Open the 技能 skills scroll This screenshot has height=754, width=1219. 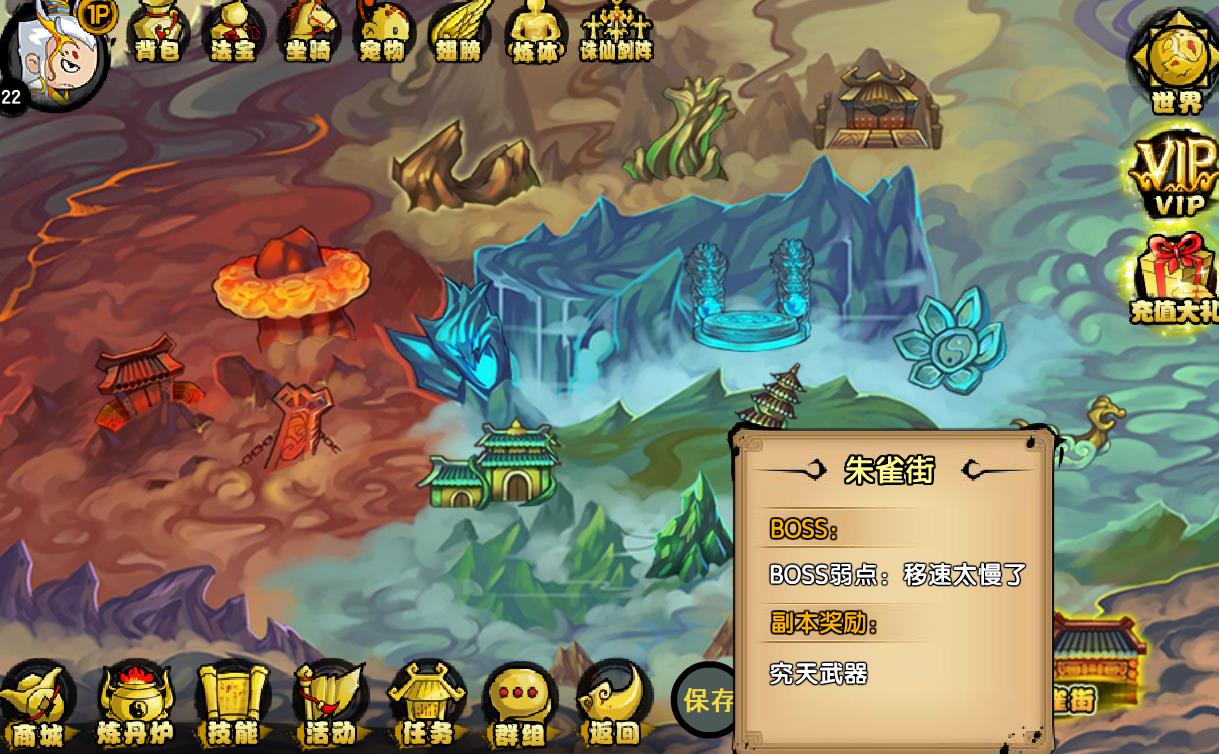pyautogui.click(x=233, y=705)
